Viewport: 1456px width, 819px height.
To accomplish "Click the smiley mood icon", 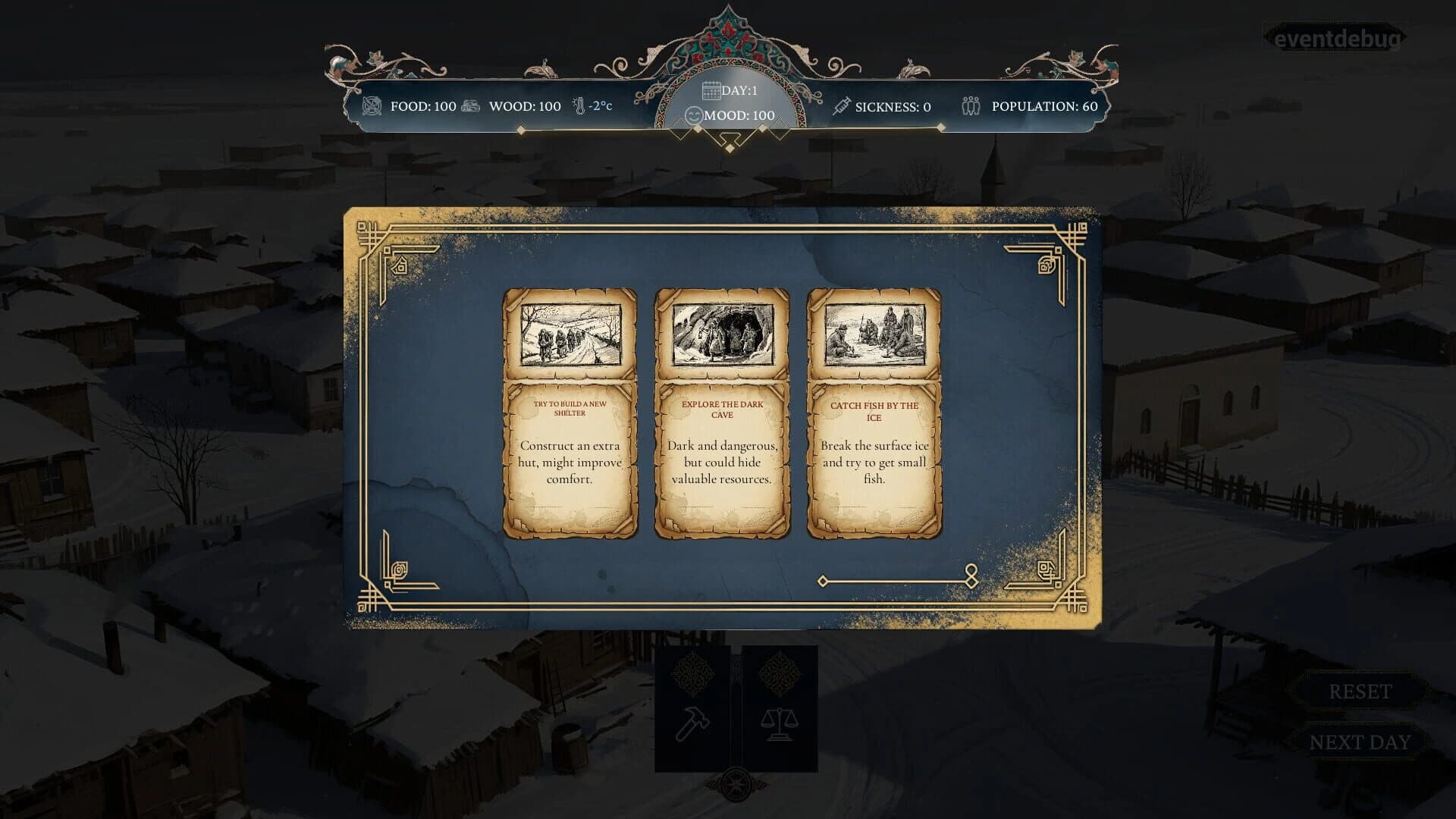I will [693, 114].
